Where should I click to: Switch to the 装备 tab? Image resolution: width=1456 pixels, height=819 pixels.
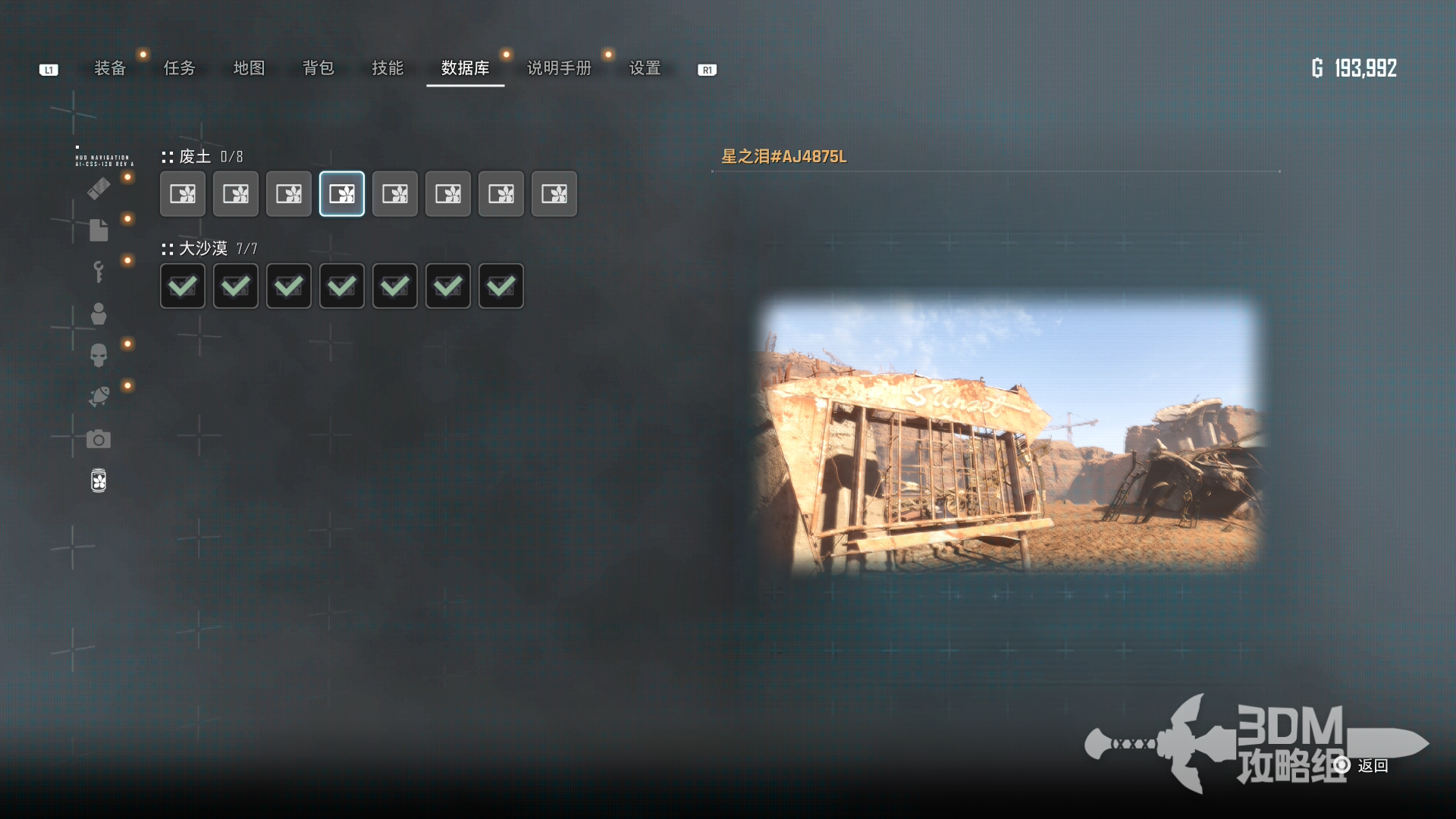[110, 68]
